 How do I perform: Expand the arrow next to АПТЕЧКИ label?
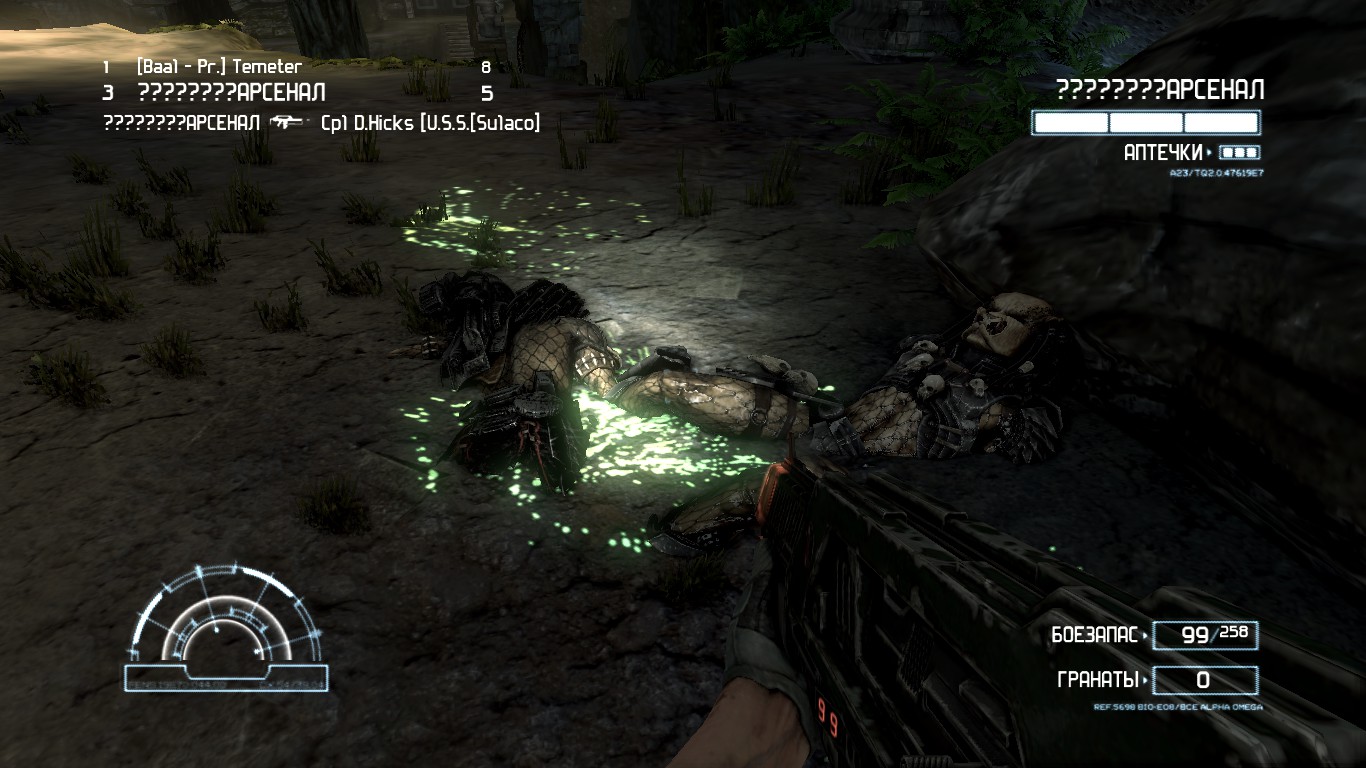pyautogui.click(x=1210, y=152)
